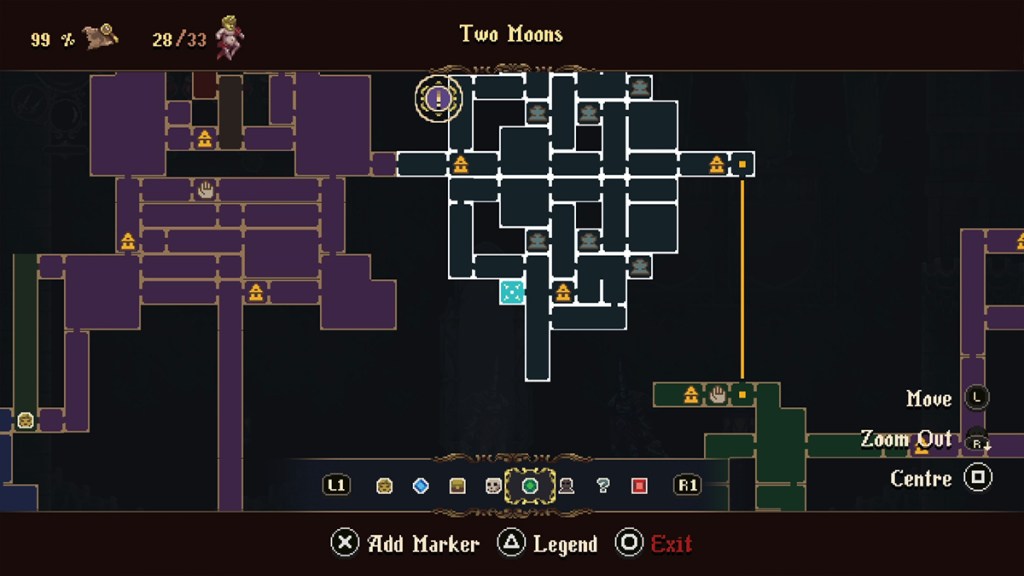The height and width of the screenshot is (576, 1024).
Task: Select the skull marker type
Action: (493, 486)
